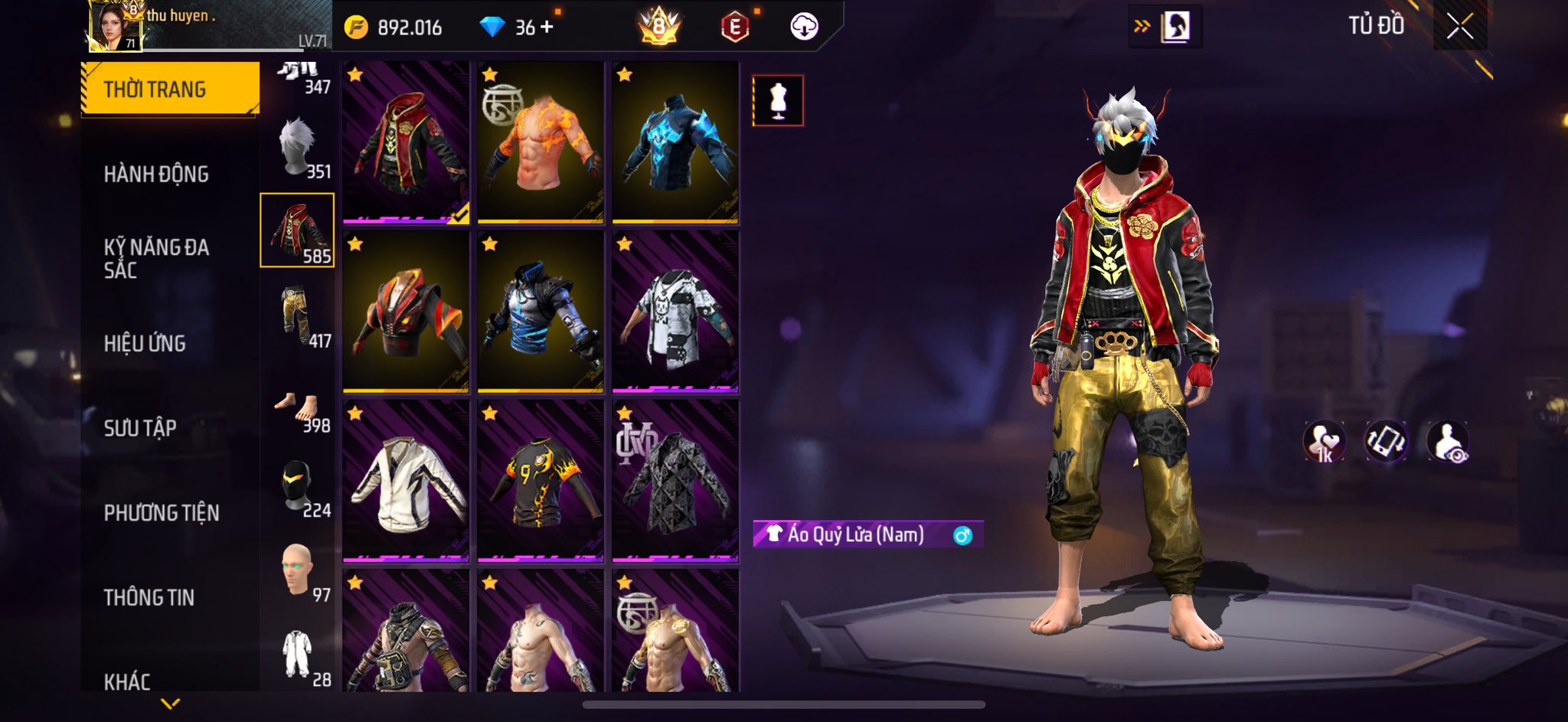Open the cloud download icon
The width and height of the screenshot is (1568, 722).
(x=804, y=28)
